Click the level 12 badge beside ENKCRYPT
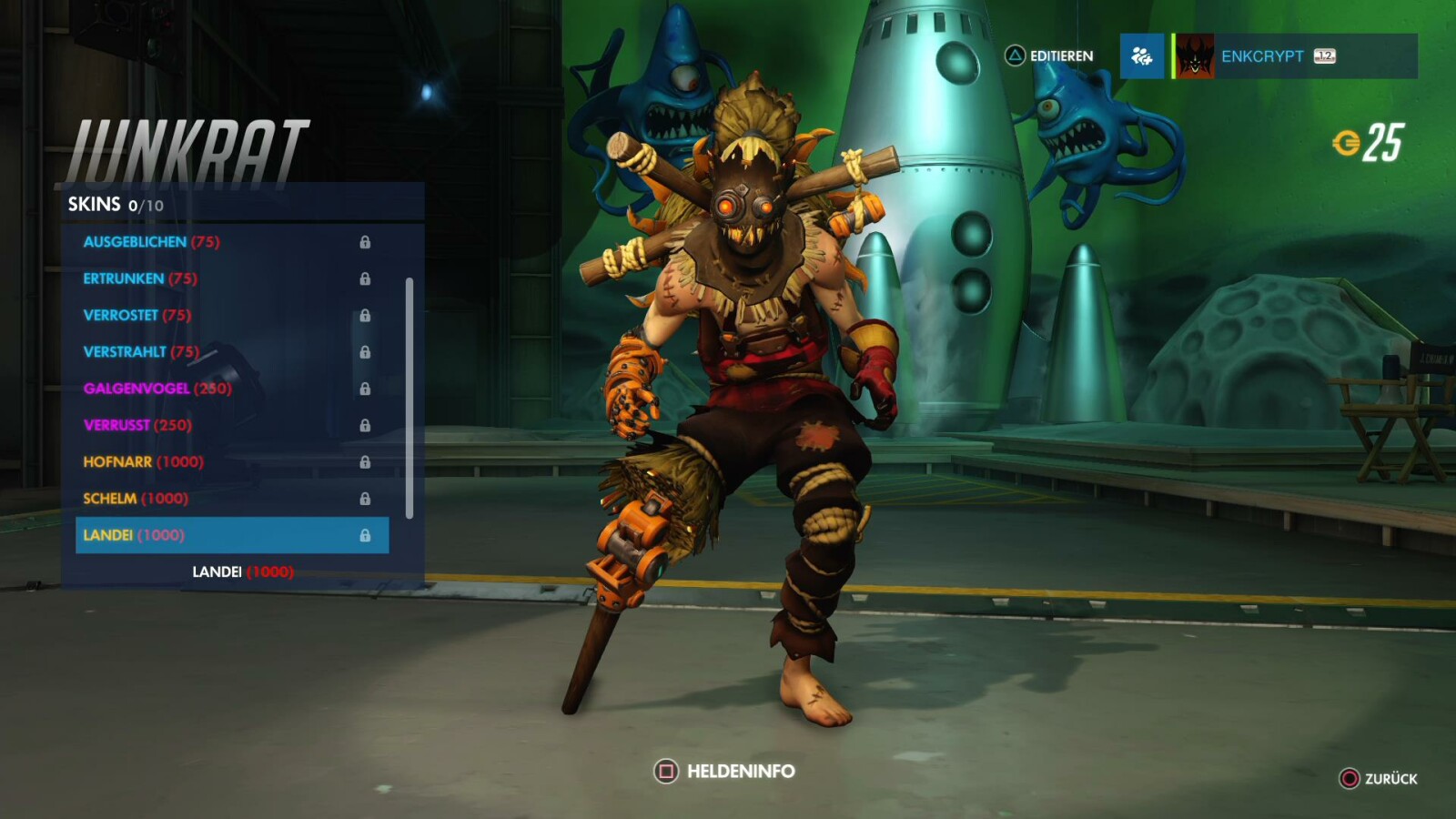The height and width of the screenshot is (819, 1456). point(1325,56)
